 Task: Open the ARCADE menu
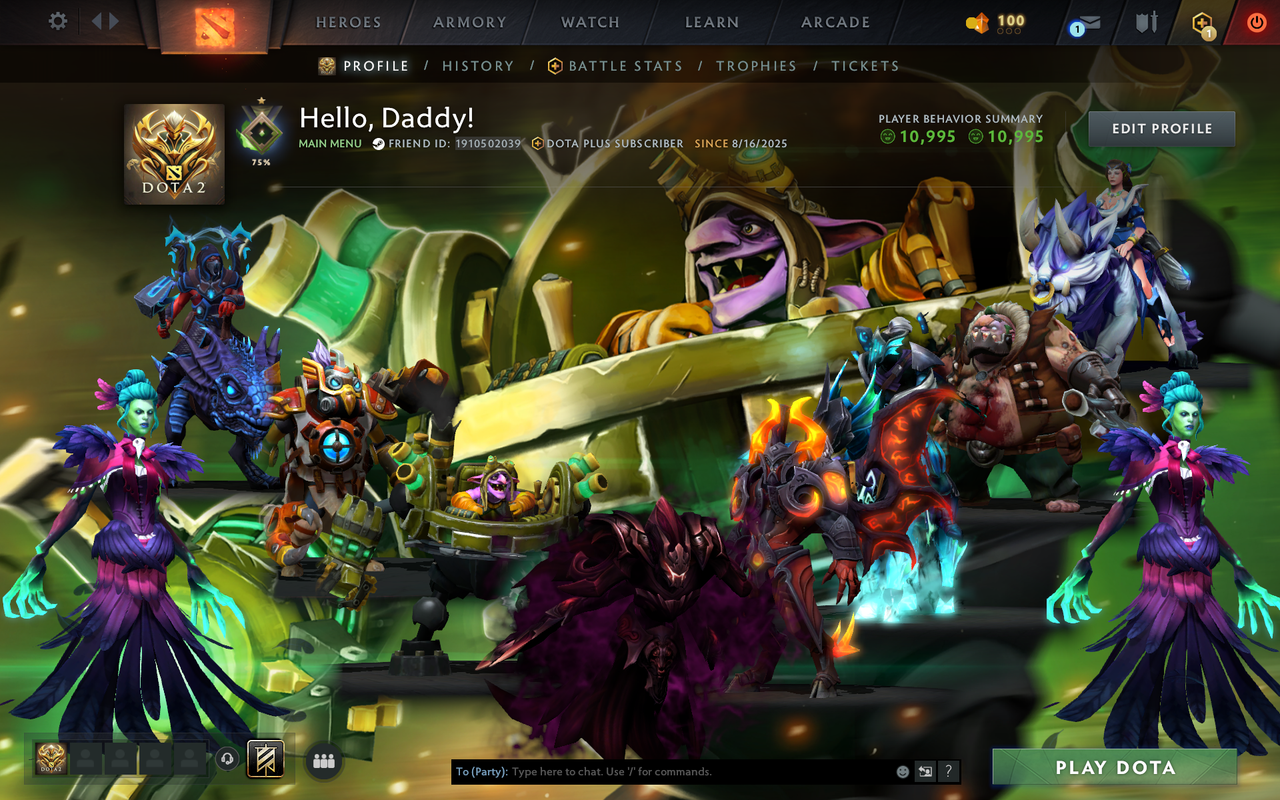tap(835, 22)
